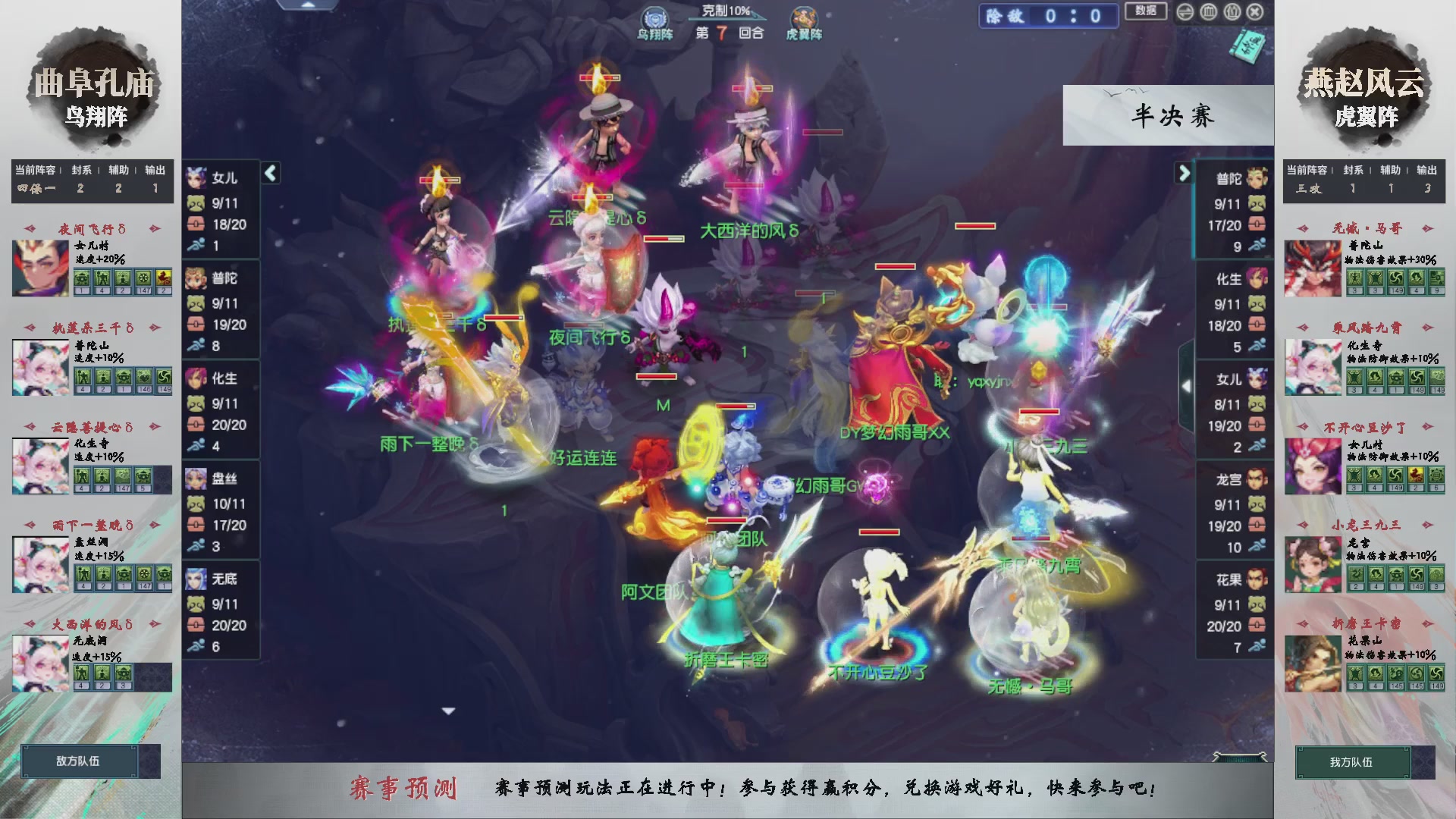This screenshot has width=1456, height=819.
Task: Click 普陀's orange chest resource icon
Action: (196, 324)
